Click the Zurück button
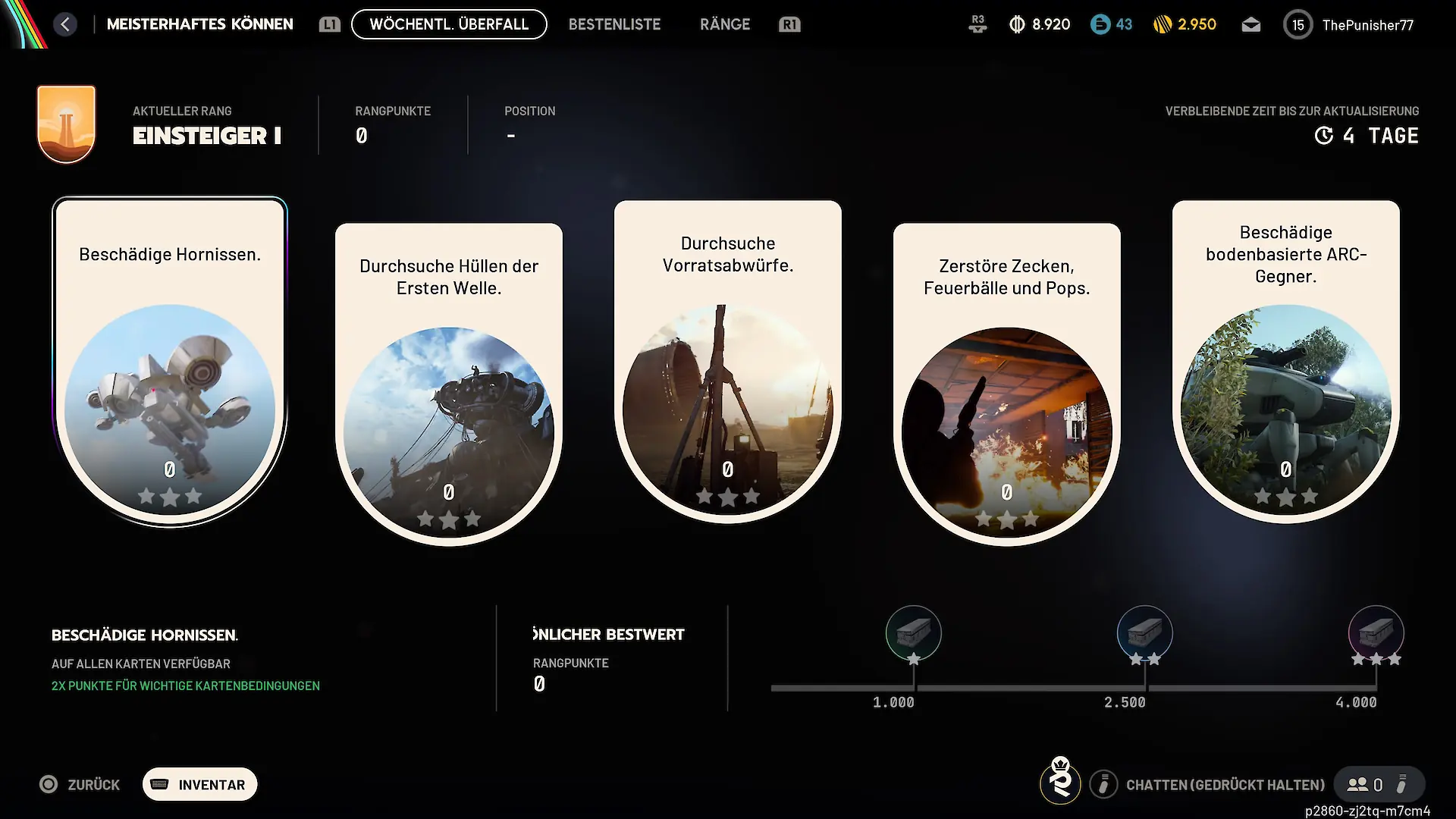Screen dimensions: 1456x819 tap(80, 785)
